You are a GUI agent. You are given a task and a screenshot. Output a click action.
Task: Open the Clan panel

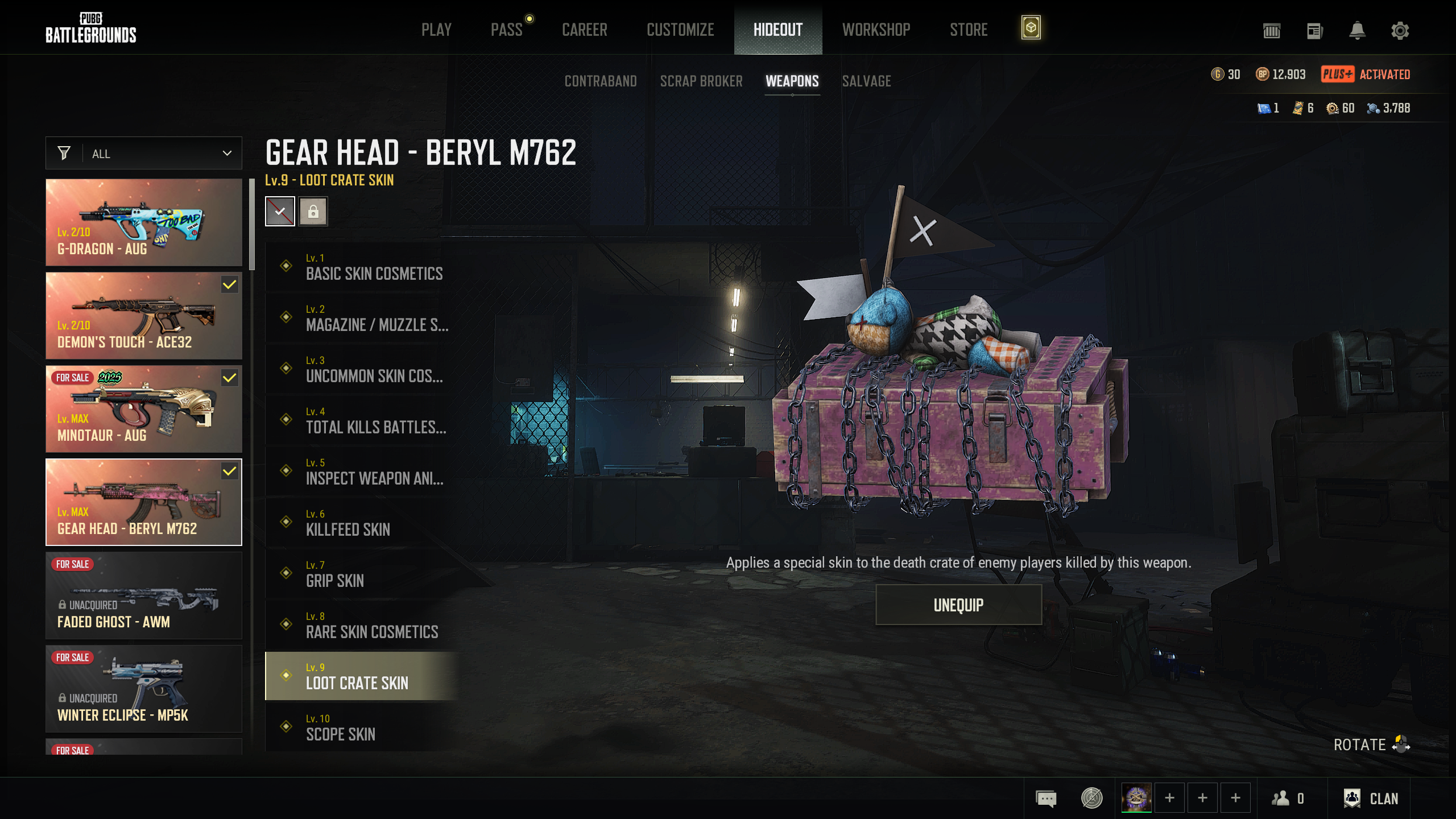click(1371, 799)
